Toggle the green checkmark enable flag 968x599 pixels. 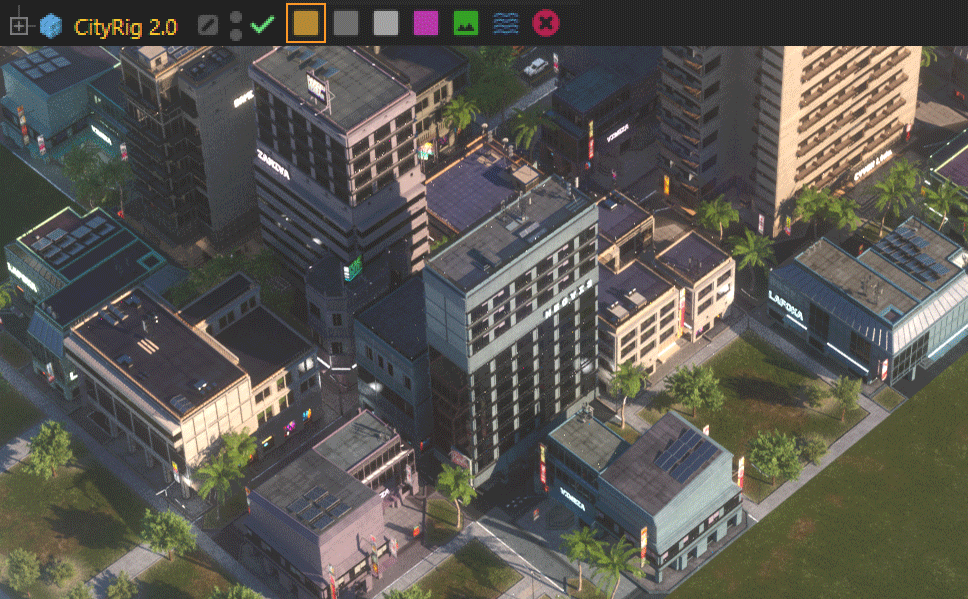263,25
